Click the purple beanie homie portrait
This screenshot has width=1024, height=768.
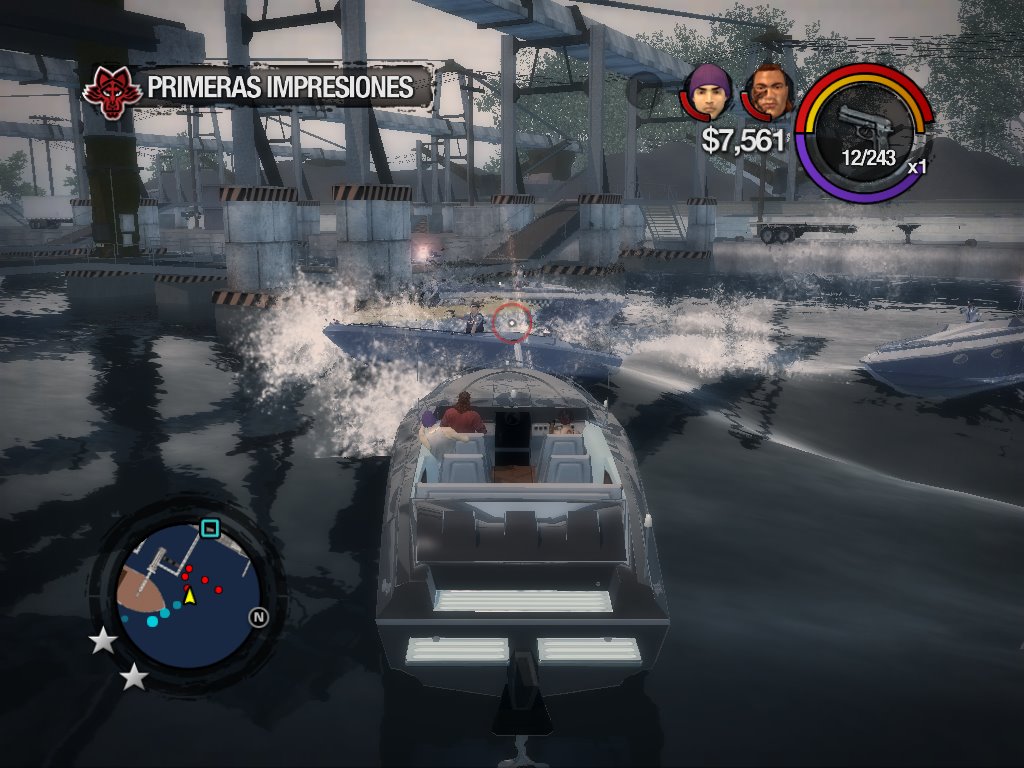pos(709,92)
